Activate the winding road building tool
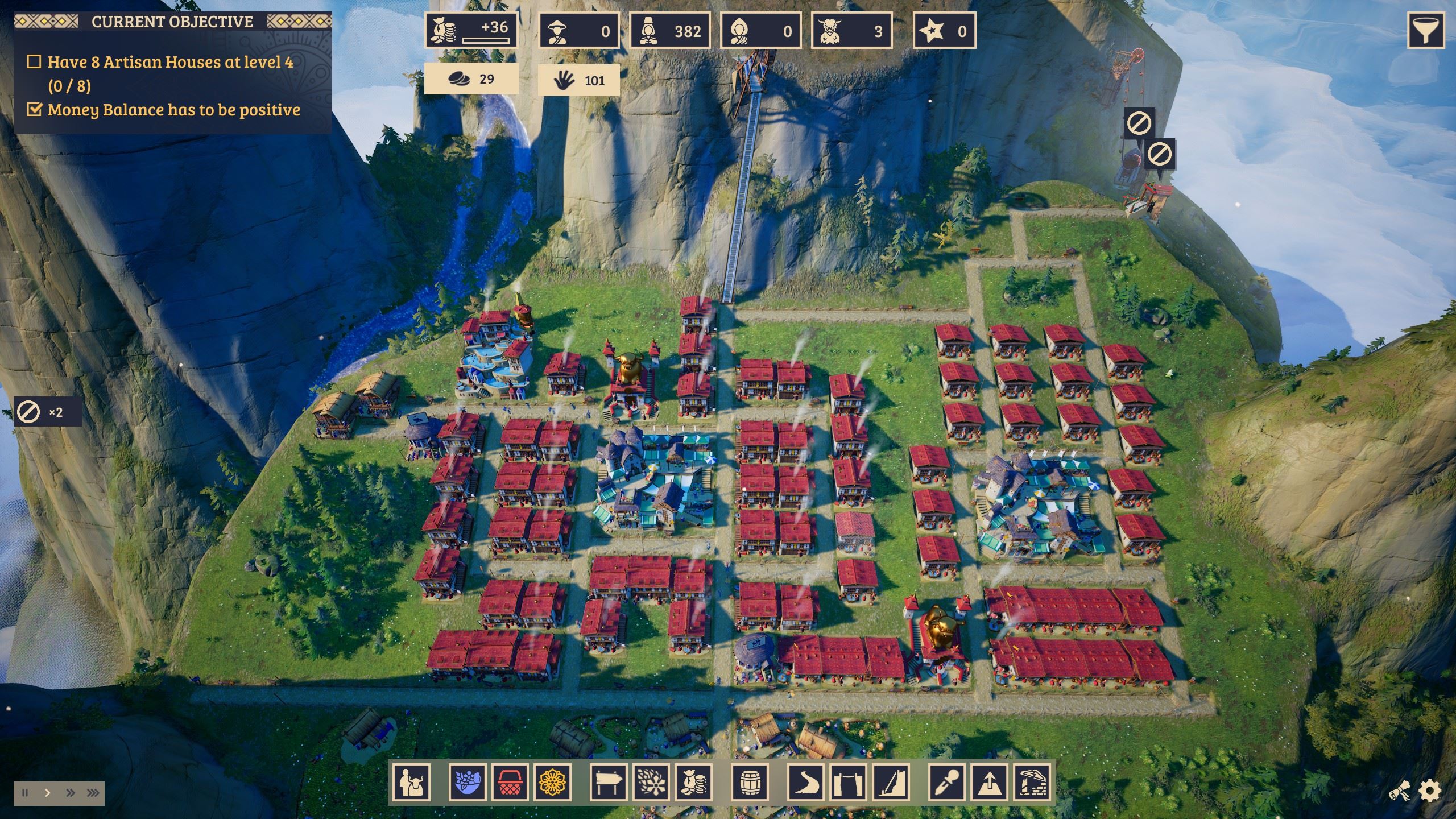Viewport: 1456px width, 819px height. tap(806, 782)
